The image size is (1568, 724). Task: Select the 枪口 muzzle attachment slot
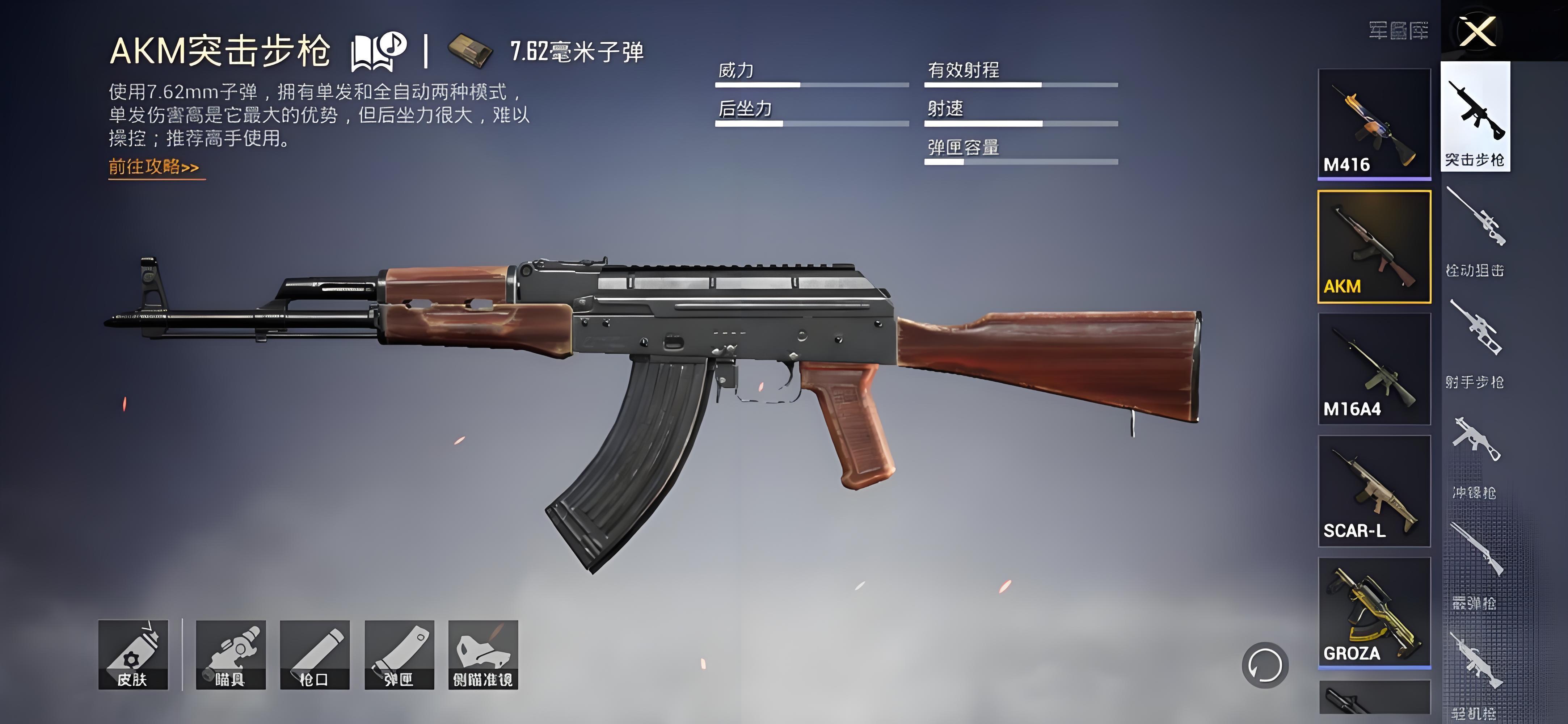pyautogui.click(x=315, y=654)
